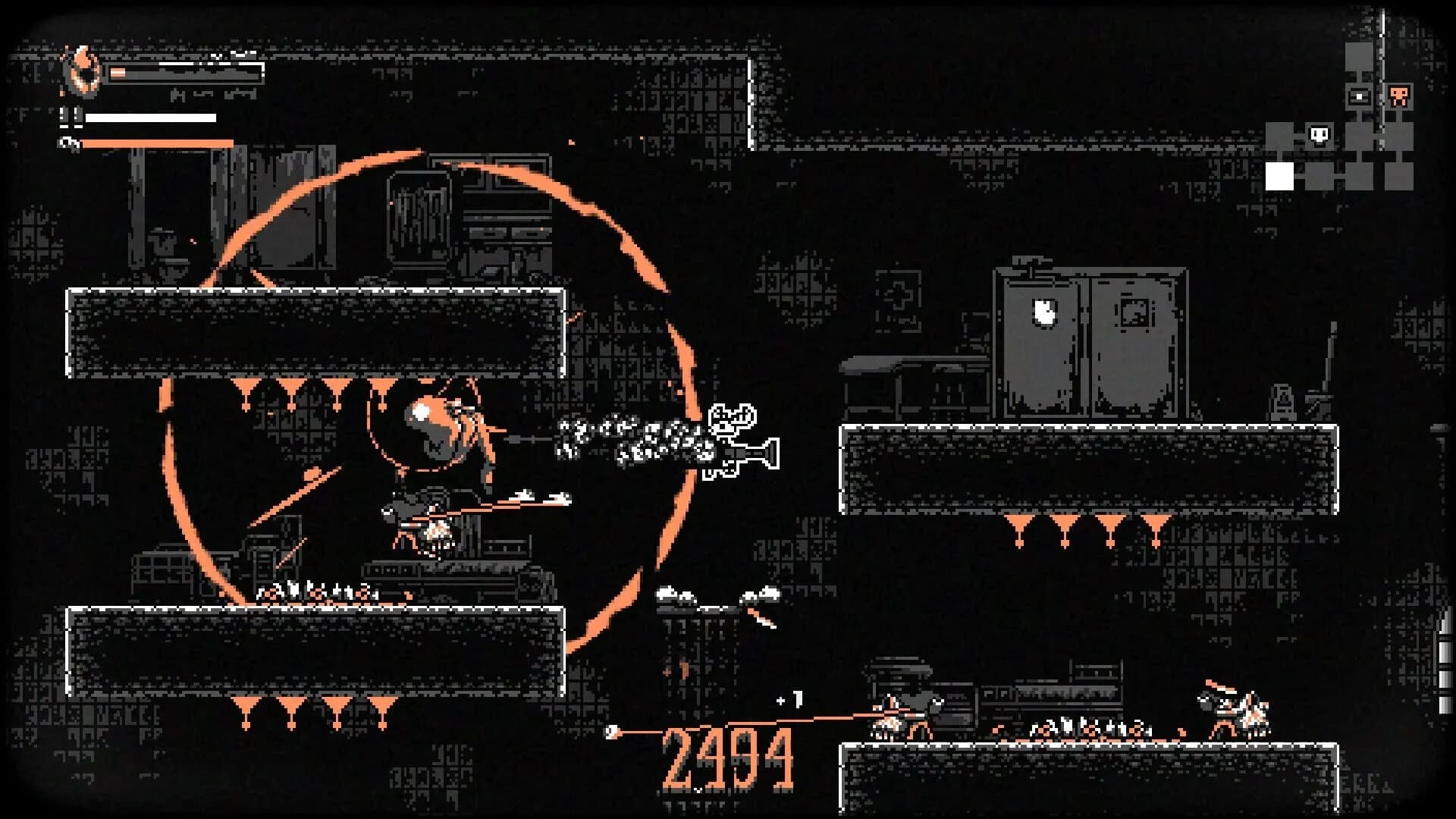
Task: Click the chest room icon on the minimap
Action: tap(1358, 95)
